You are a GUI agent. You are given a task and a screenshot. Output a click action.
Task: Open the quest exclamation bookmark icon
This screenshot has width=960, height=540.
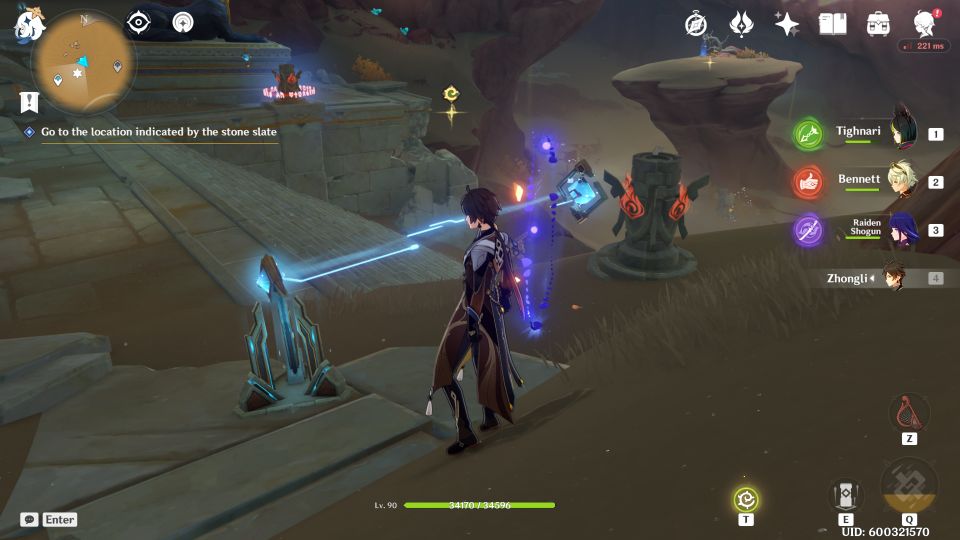pyautogui.click(x=29, y=101)
